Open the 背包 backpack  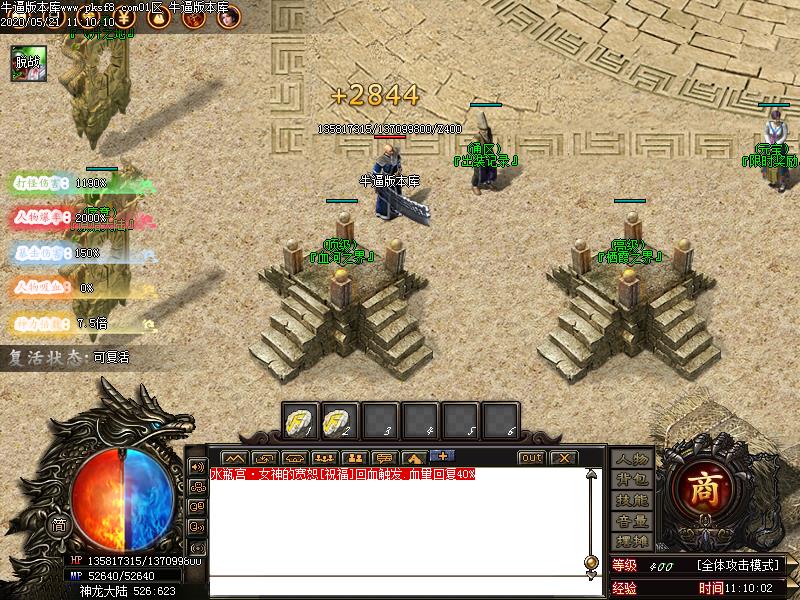pyautogui.click(x=631, y=479)
